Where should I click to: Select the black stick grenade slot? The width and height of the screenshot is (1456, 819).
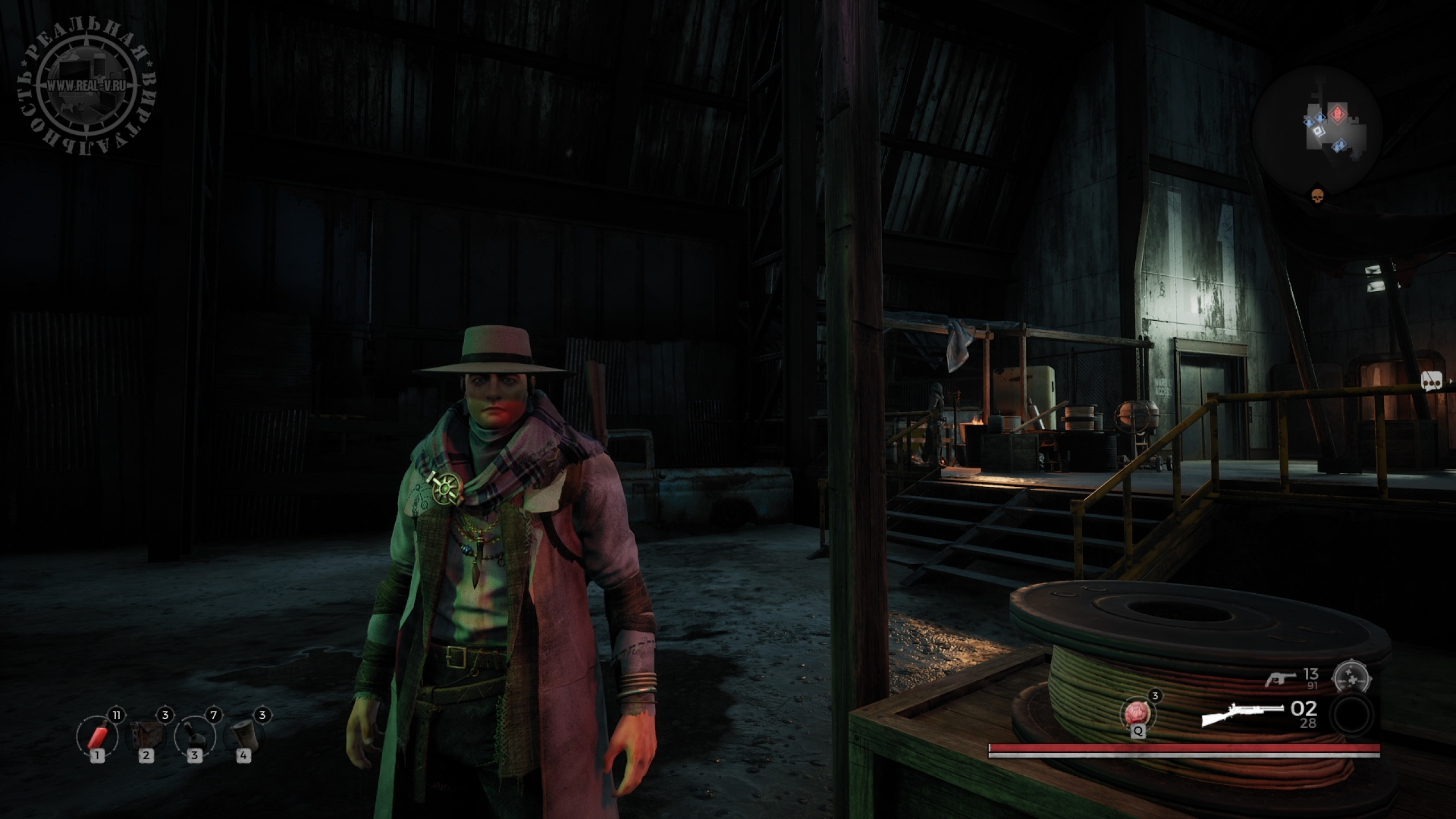click(195, 736)
